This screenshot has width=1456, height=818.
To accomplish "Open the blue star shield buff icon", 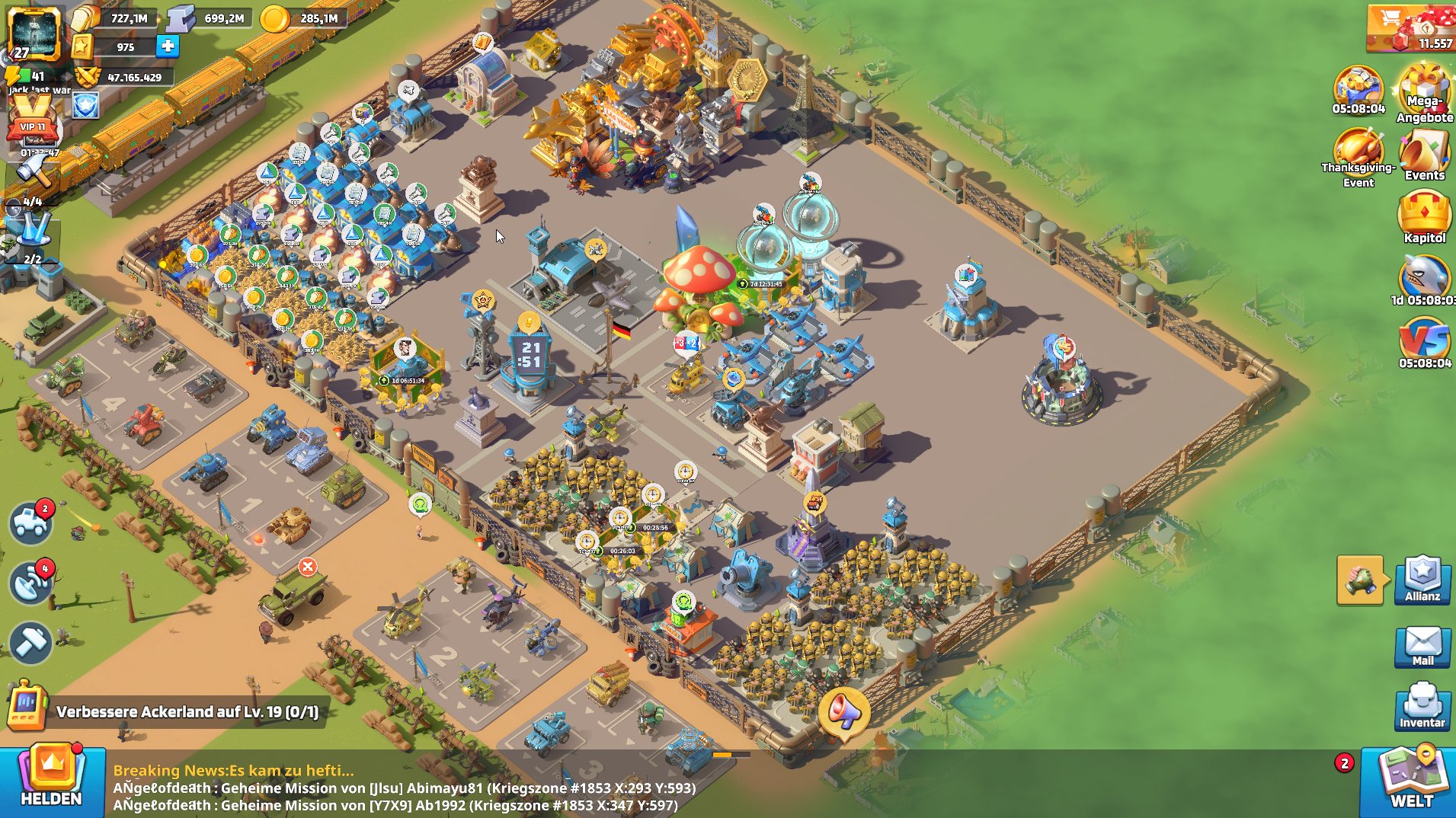I will [86, 106].
